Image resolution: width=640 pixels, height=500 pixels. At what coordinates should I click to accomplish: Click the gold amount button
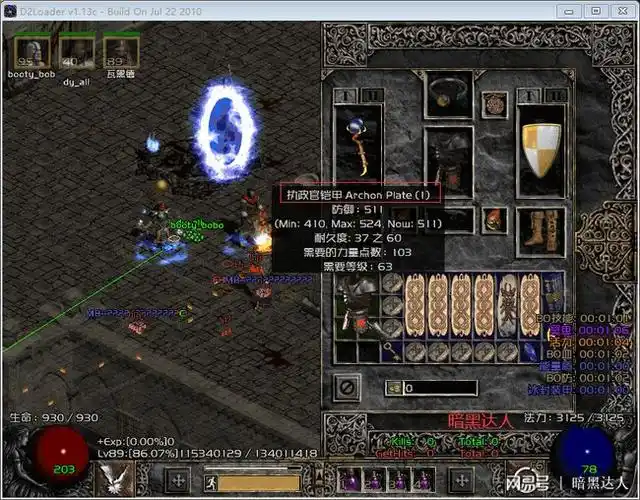[x=395, y=388]
